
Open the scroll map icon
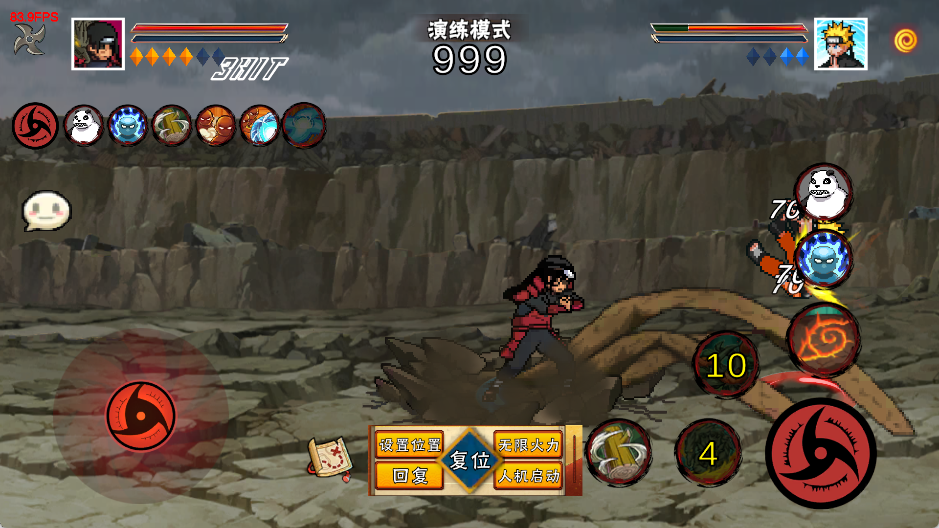[328, 458]
